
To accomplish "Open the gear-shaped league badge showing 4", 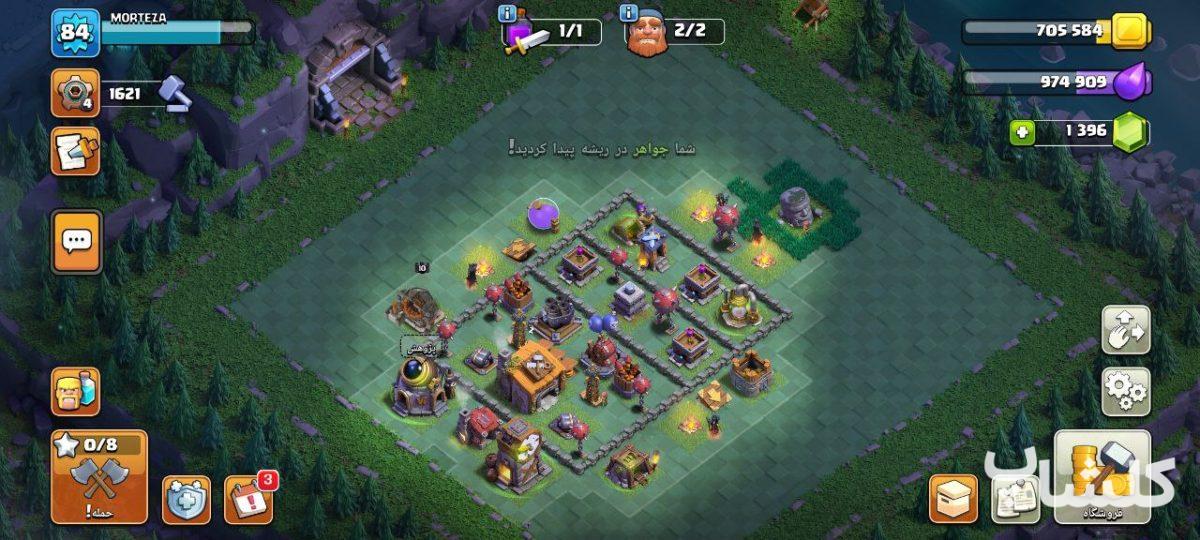I will tap(75, 94).
